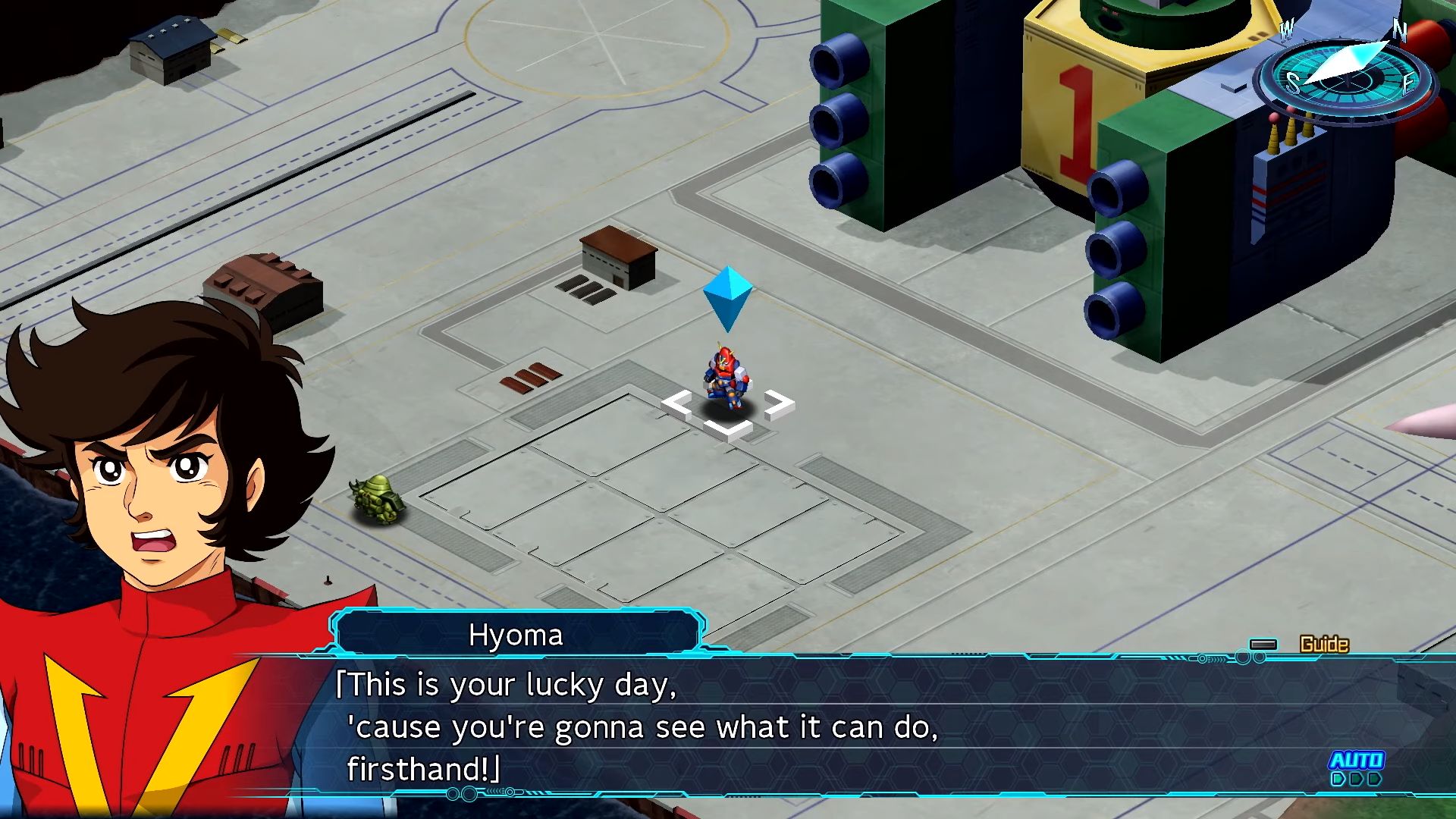The height and width of the screenshot is (819, 1456).
Task: Click the compass direction indicator
Action: (1344, 76)
